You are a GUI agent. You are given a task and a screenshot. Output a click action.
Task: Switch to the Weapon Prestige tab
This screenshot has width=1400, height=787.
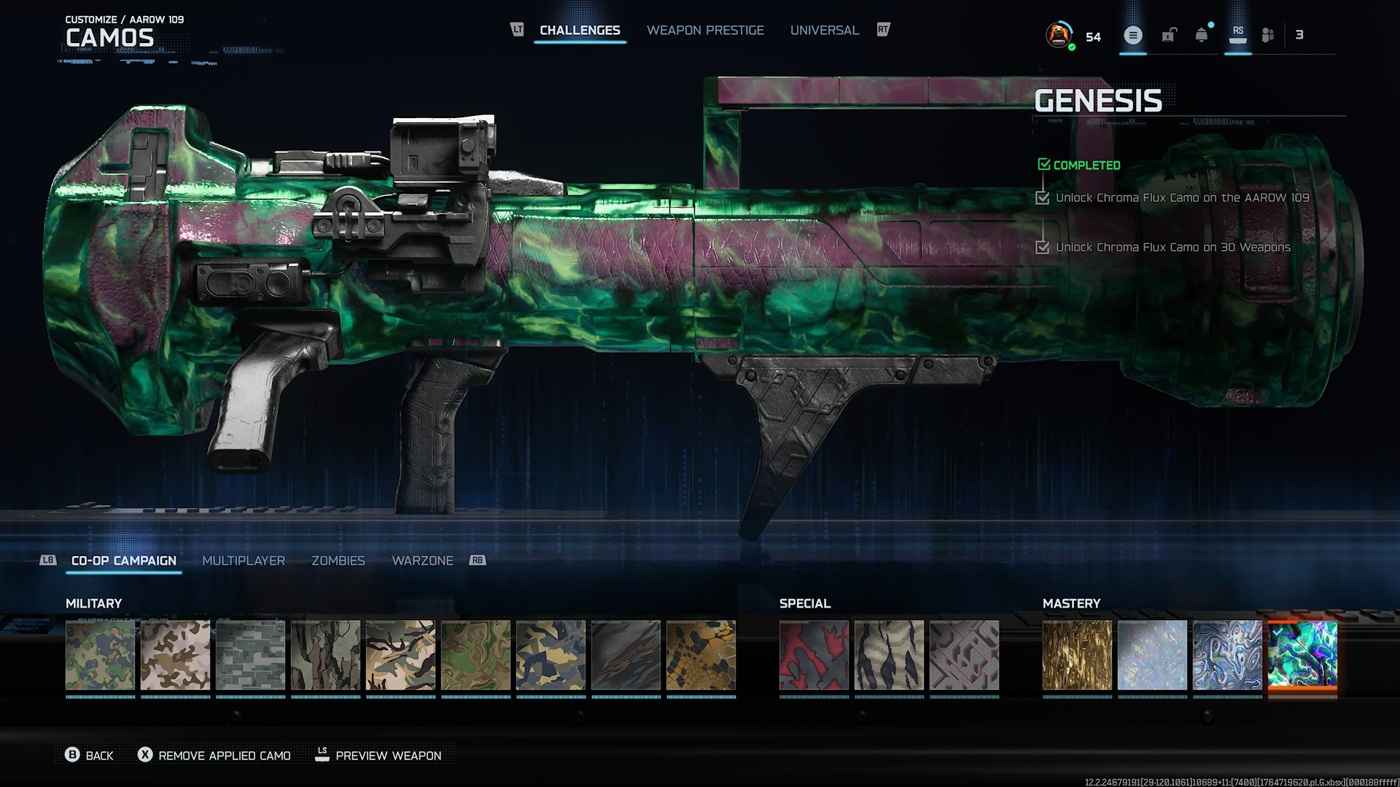[705, 30]
